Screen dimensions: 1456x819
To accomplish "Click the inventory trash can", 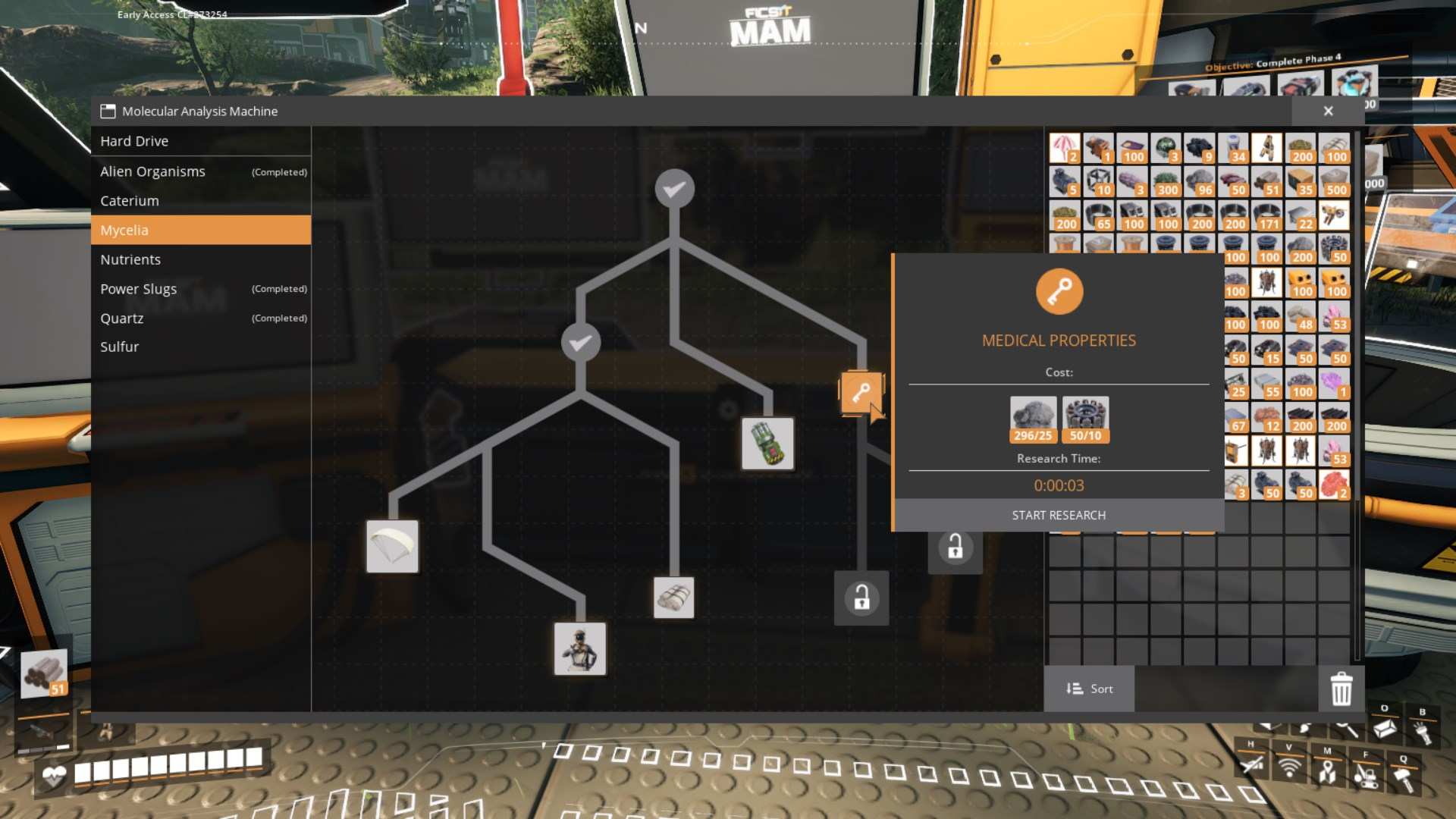I will 1341,689.
